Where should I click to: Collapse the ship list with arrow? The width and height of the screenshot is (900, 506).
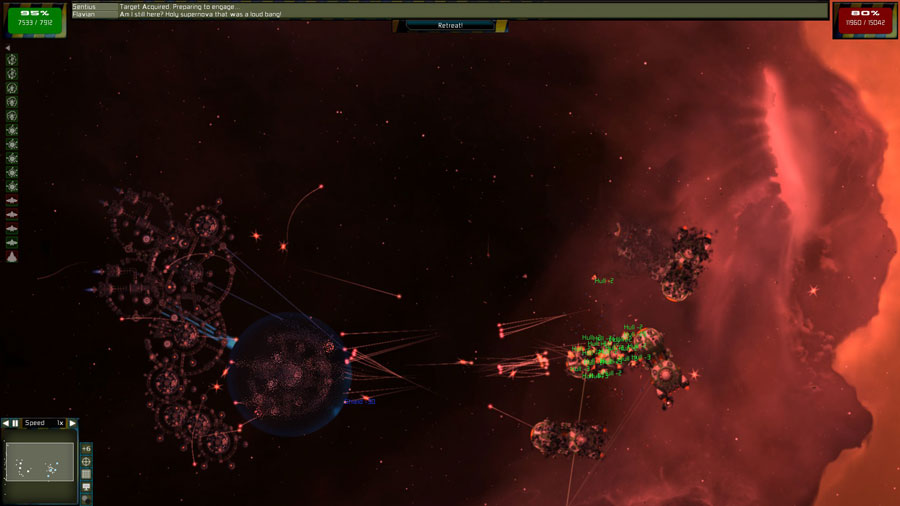pos(8,48)
